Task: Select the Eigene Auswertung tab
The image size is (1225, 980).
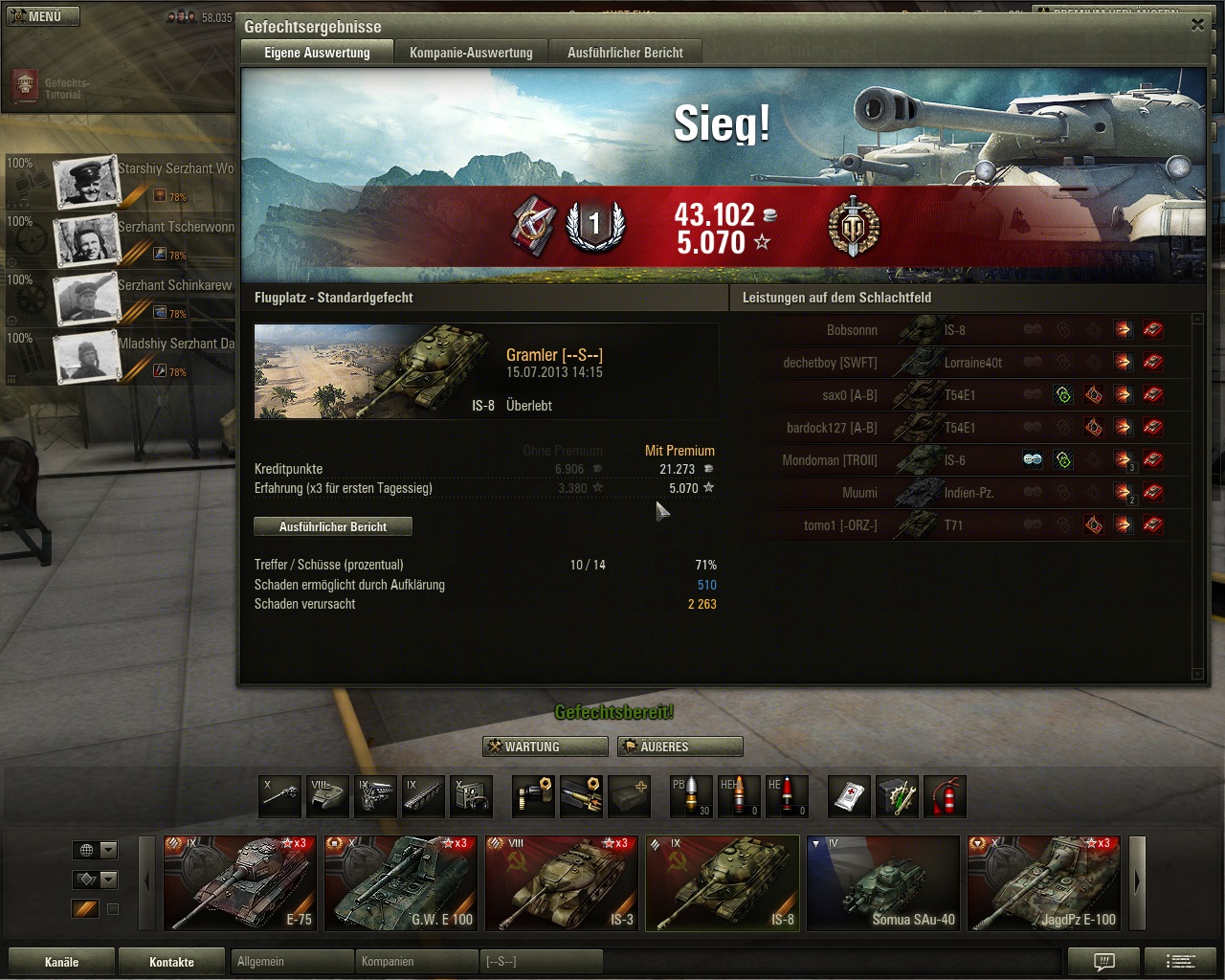Action: click(317, 53)
